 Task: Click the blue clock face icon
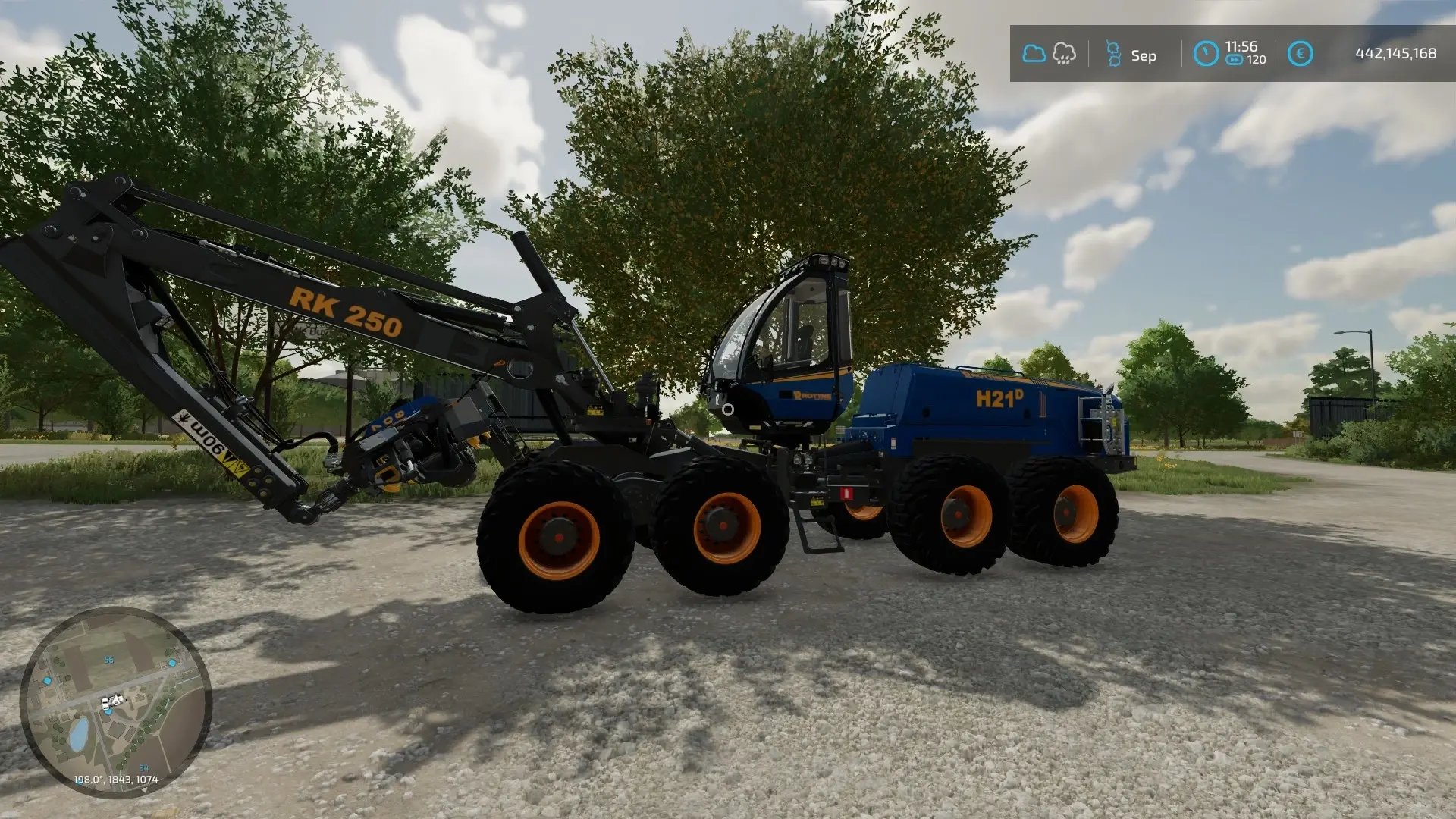pos(1206,53)
